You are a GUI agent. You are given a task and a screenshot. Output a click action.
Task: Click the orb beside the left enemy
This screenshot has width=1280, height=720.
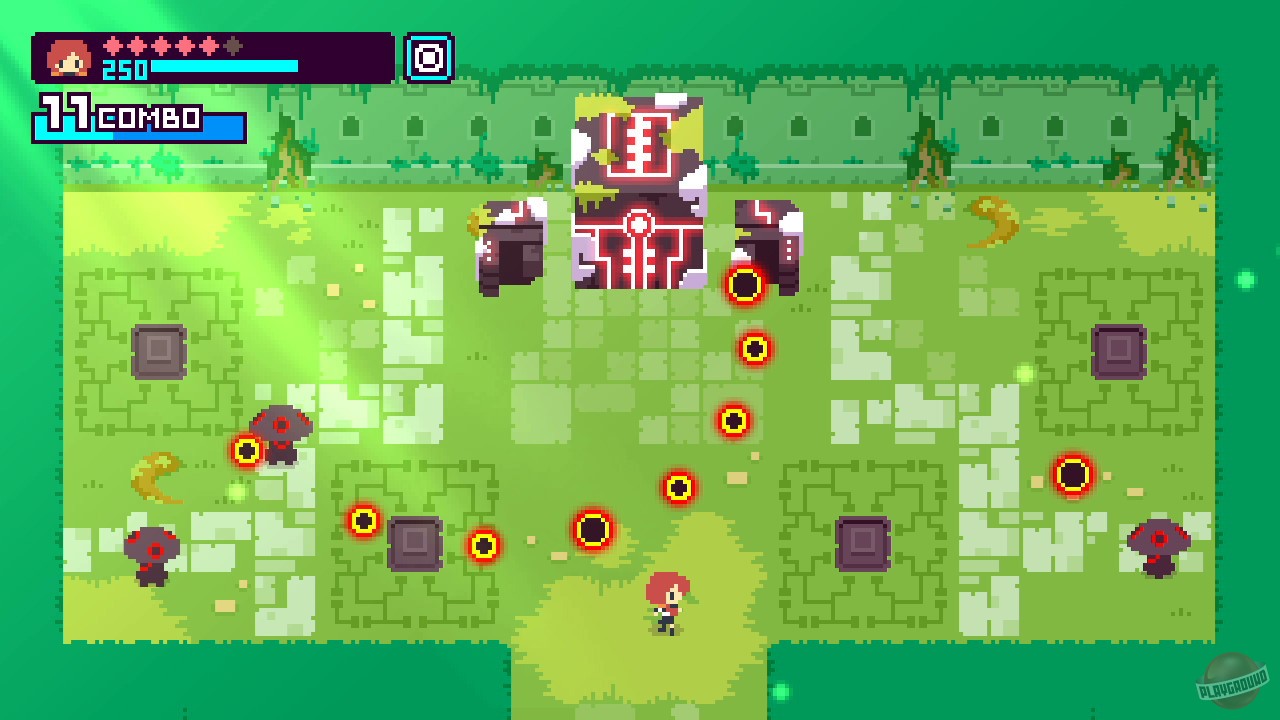pos(248,450)
